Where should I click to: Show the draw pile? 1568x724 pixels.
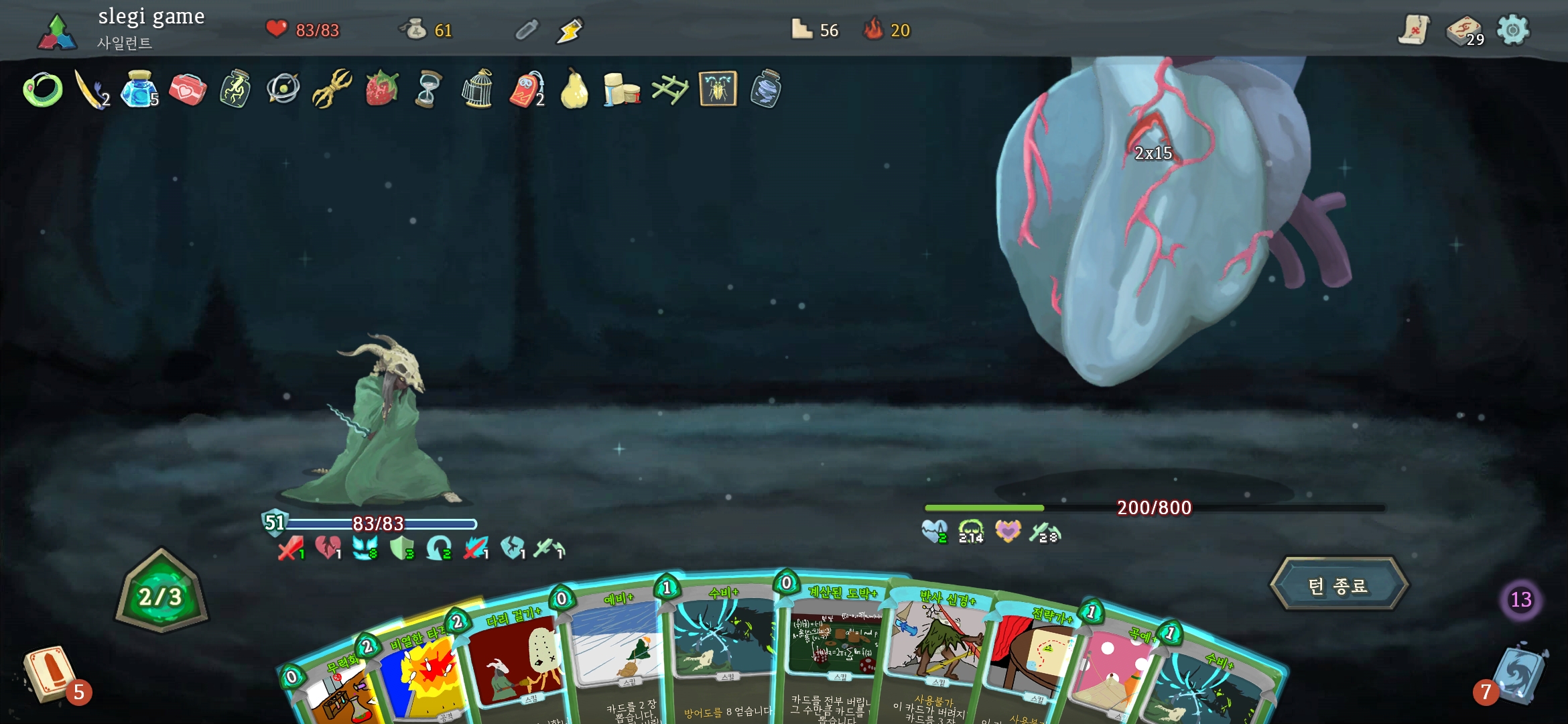[48, 675]
